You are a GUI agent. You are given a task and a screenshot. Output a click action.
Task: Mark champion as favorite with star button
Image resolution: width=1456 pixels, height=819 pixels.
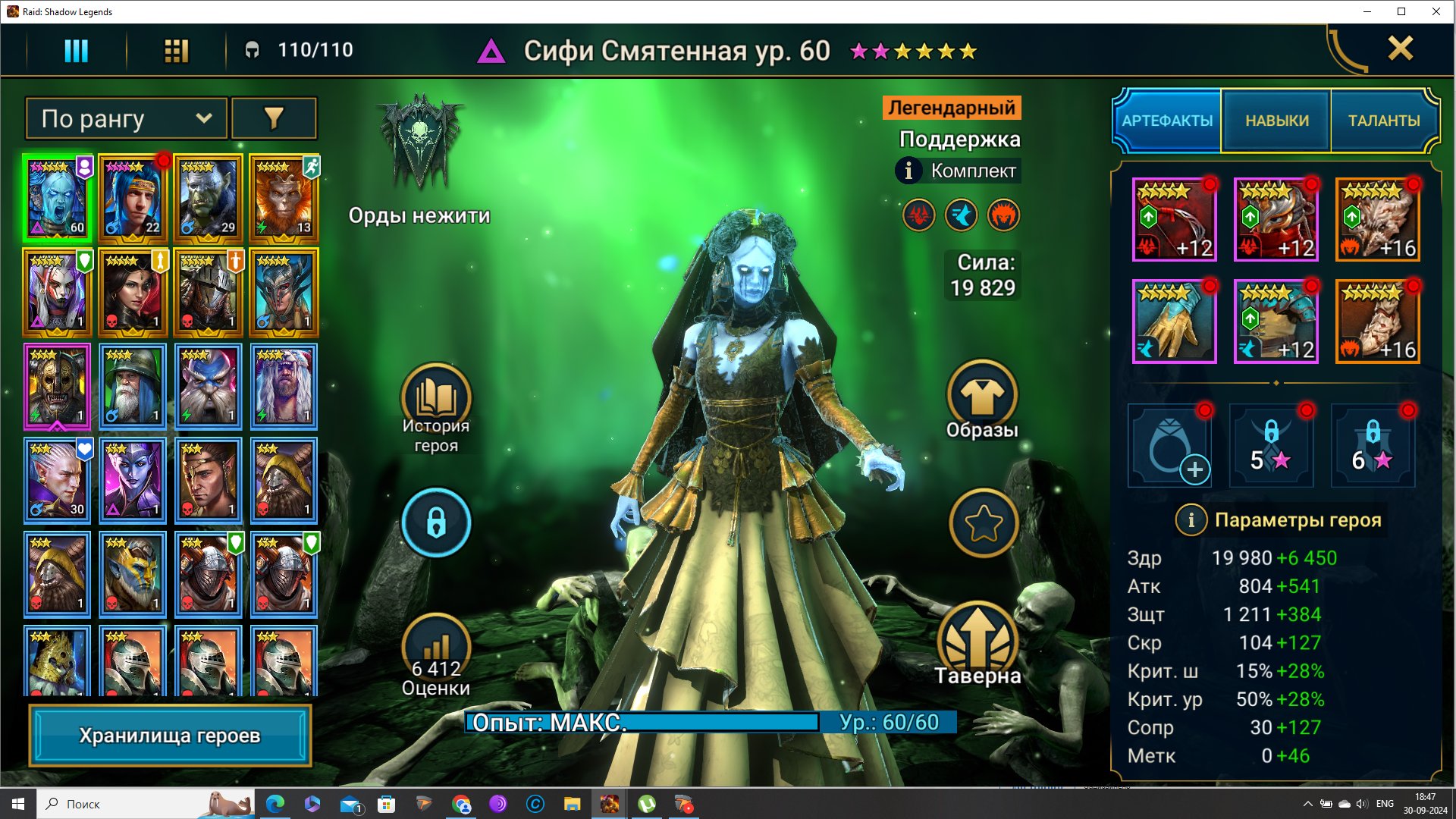point(984,522)
